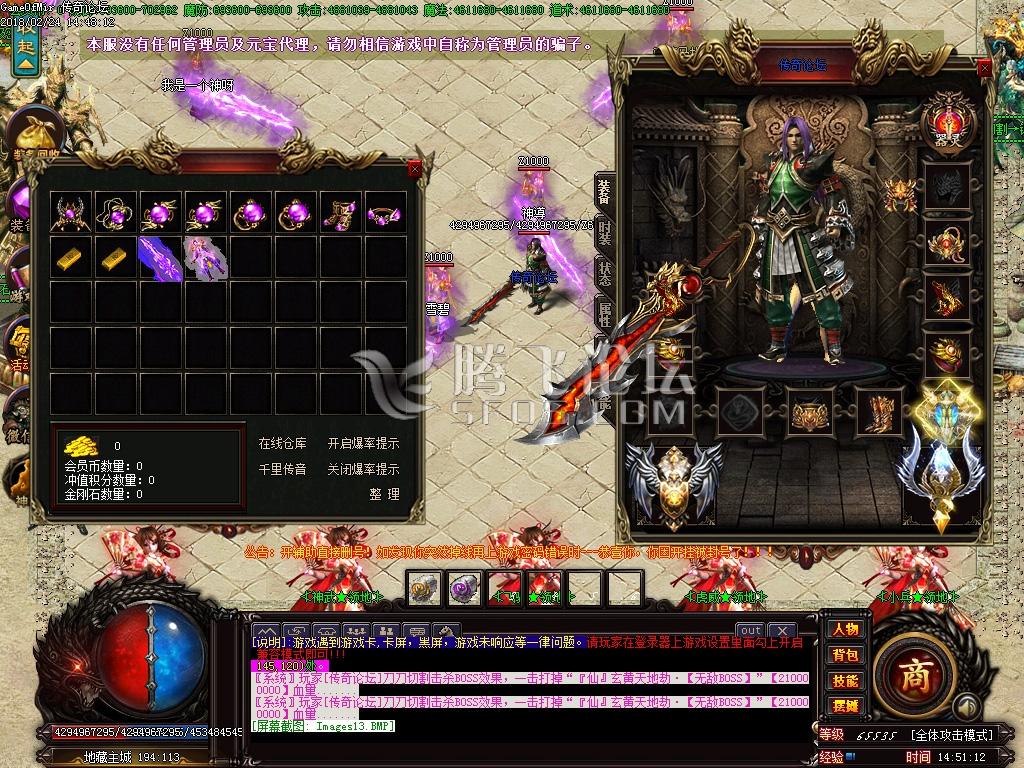Image resolution: width=1024 pixels, height=768 pixels.
Task: Close the inventory bag window
Action: click(415, 170)
